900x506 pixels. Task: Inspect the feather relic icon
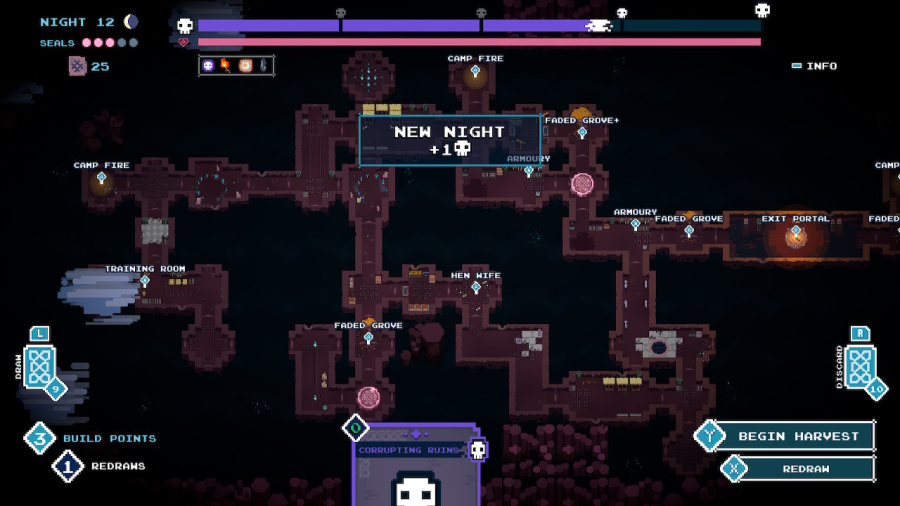pos(263,66)
